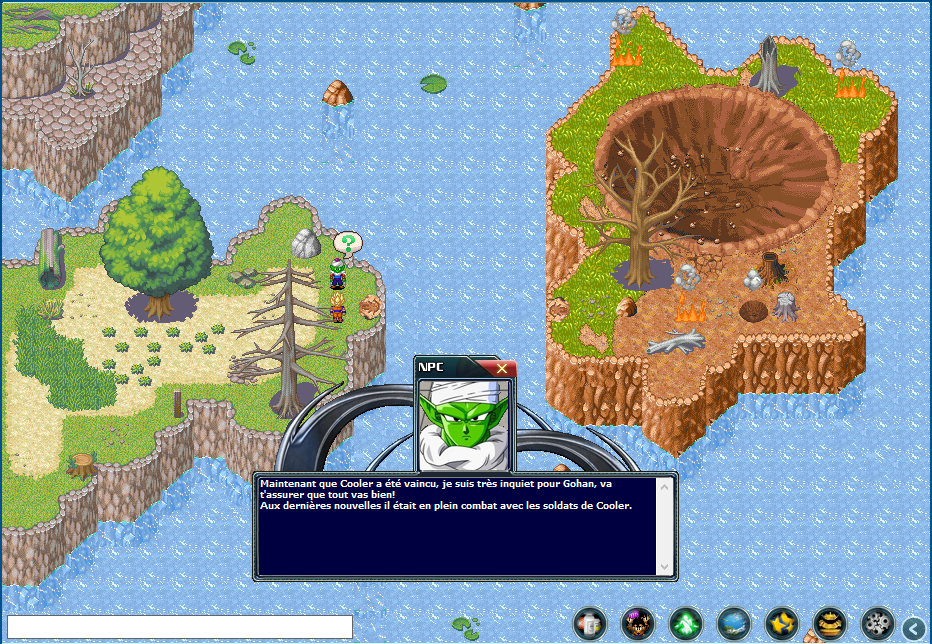Screen dimensions: 932x644
Task: Click the dialogue box scroll-up arrow
Action: point(664,486)
